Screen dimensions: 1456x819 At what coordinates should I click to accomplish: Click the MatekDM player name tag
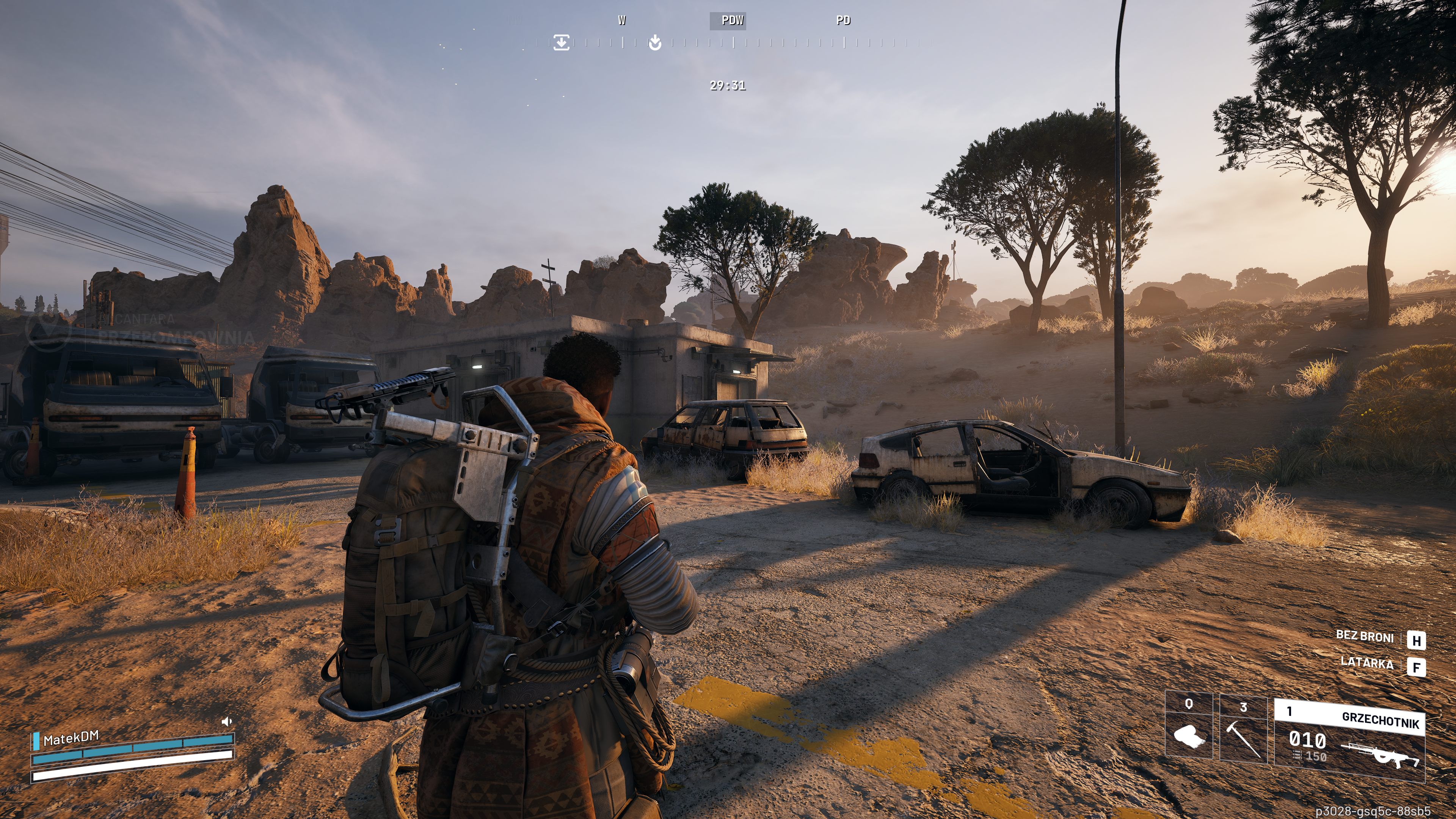(x=71, y=737)
